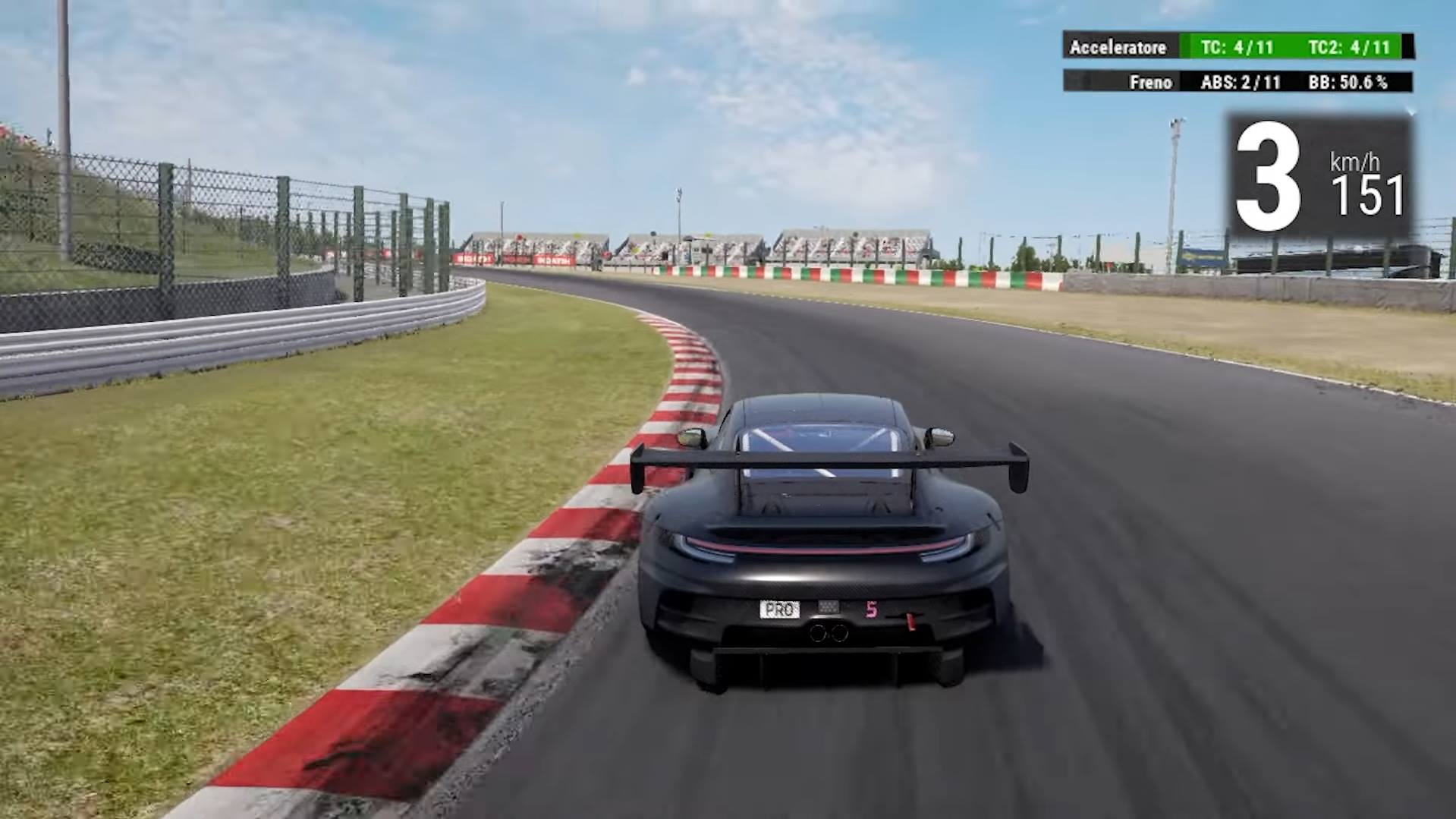
Task: Select the TC2: 4/11 secondary traction indicator
Action: [x=1352, y=47]
